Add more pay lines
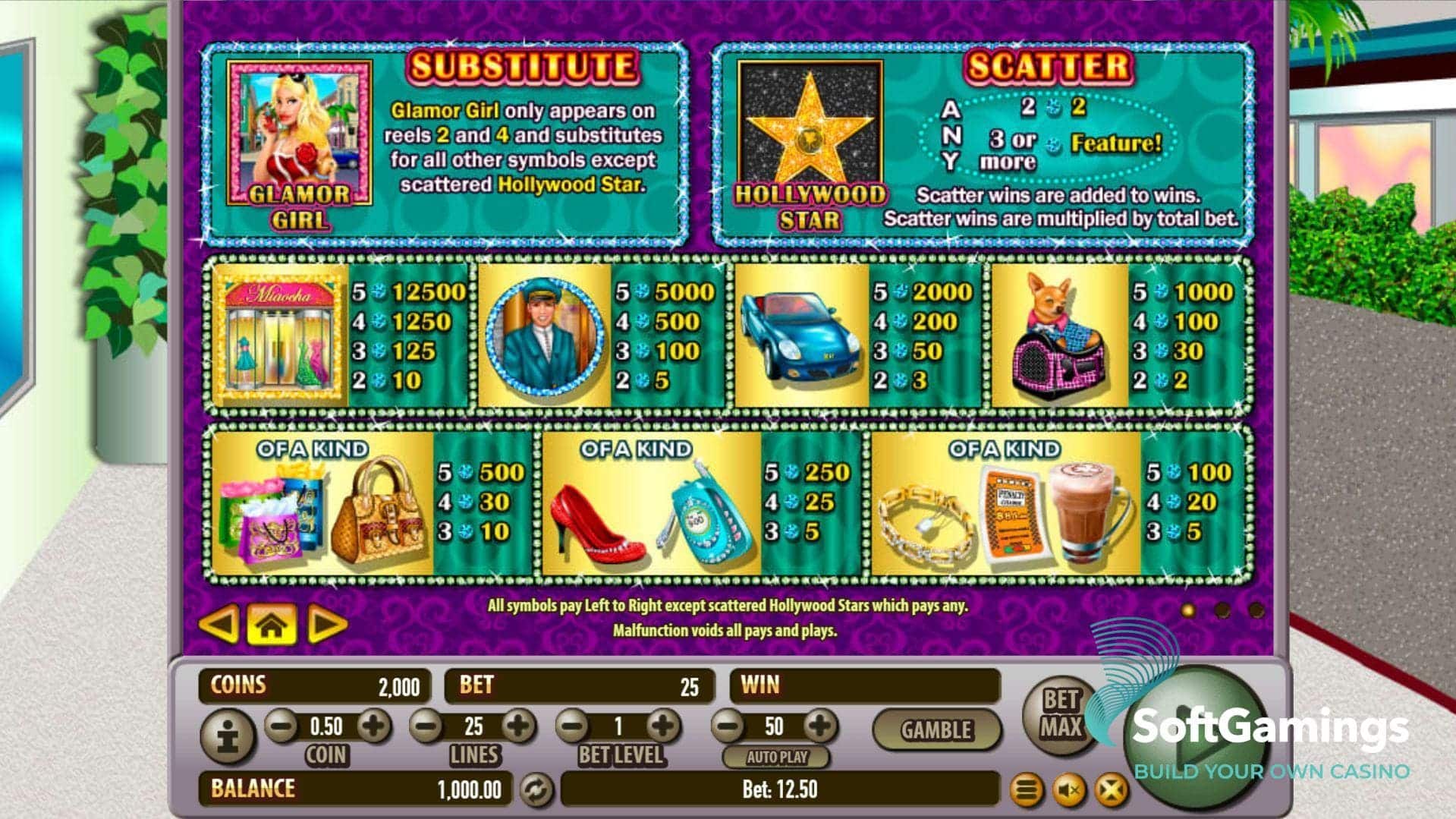 pyautogui.click(x=519, y=726)
